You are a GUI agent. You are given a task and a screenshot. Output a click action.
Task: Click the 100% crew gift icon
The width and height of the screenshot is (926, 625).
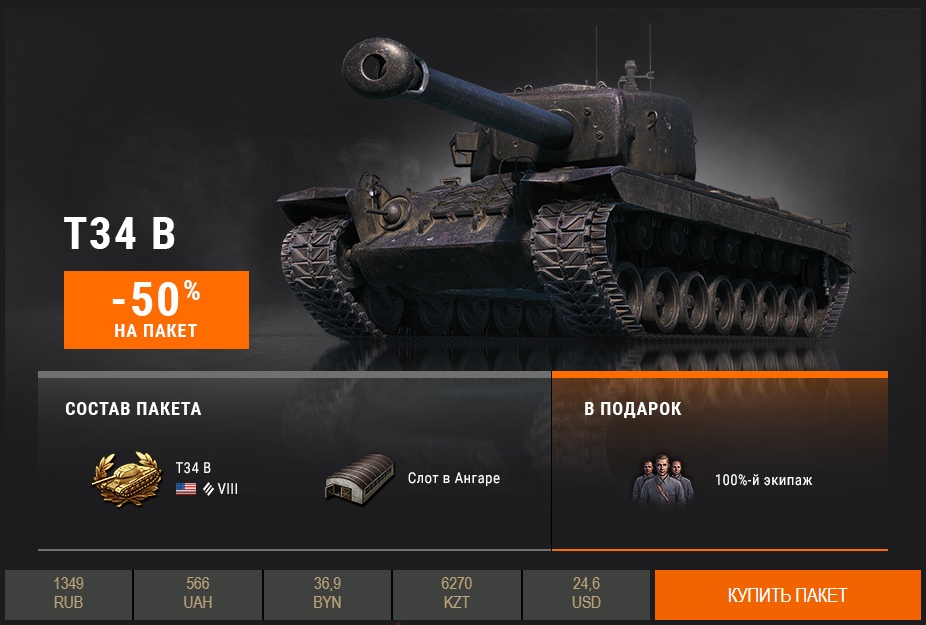[x=662, y=480]
